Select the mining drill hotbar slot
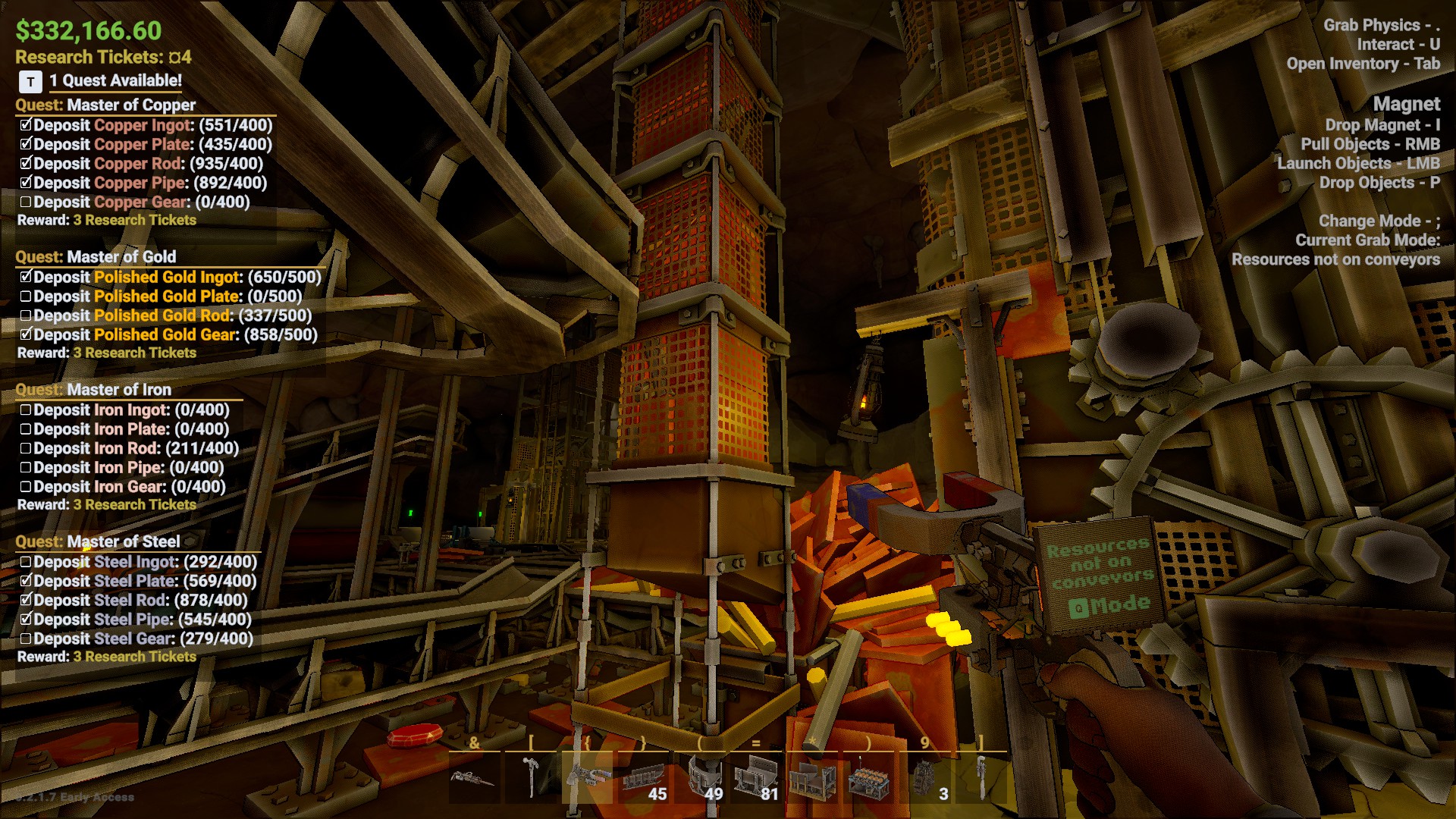The height and width of the screenshot is (819, 1456). (474, 778)
